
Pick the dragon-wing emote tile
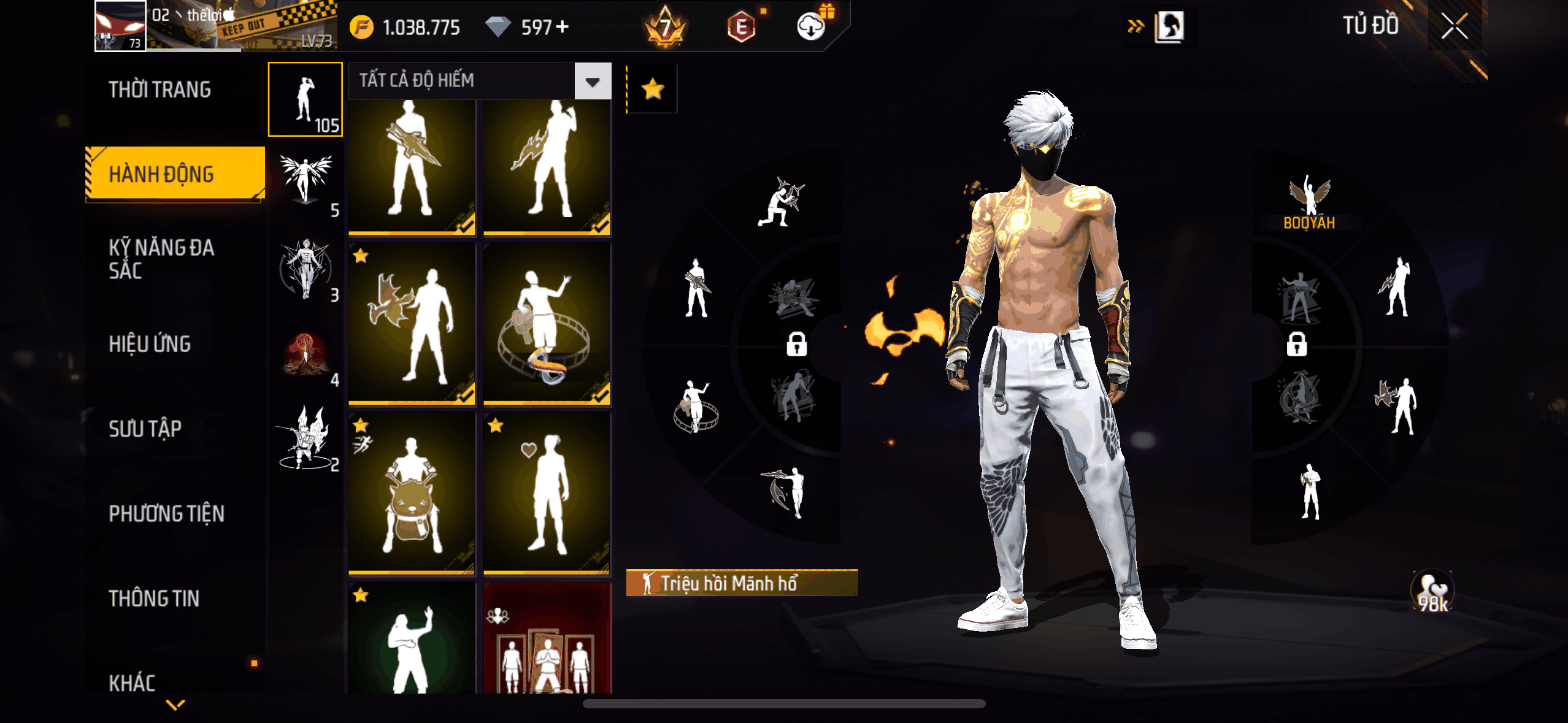pyautogui.click(x=412, y=323)
